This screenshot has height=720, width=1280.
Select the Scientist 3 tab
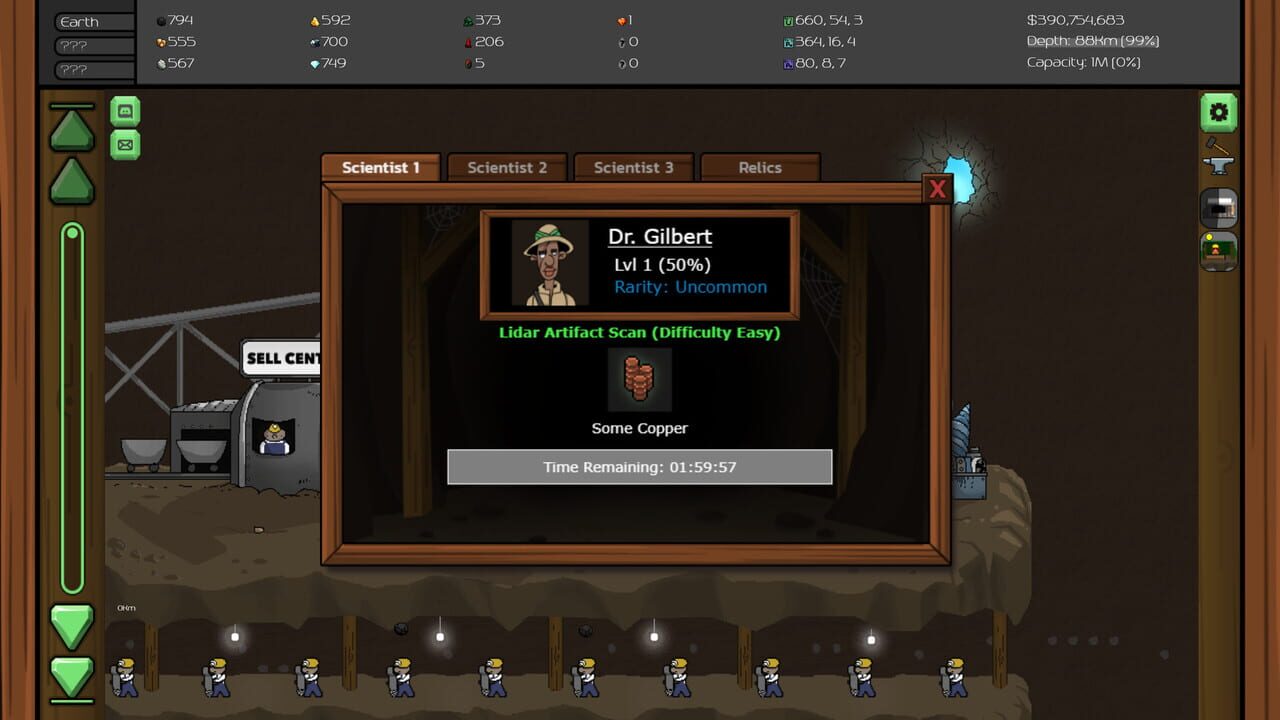point(634,167)
